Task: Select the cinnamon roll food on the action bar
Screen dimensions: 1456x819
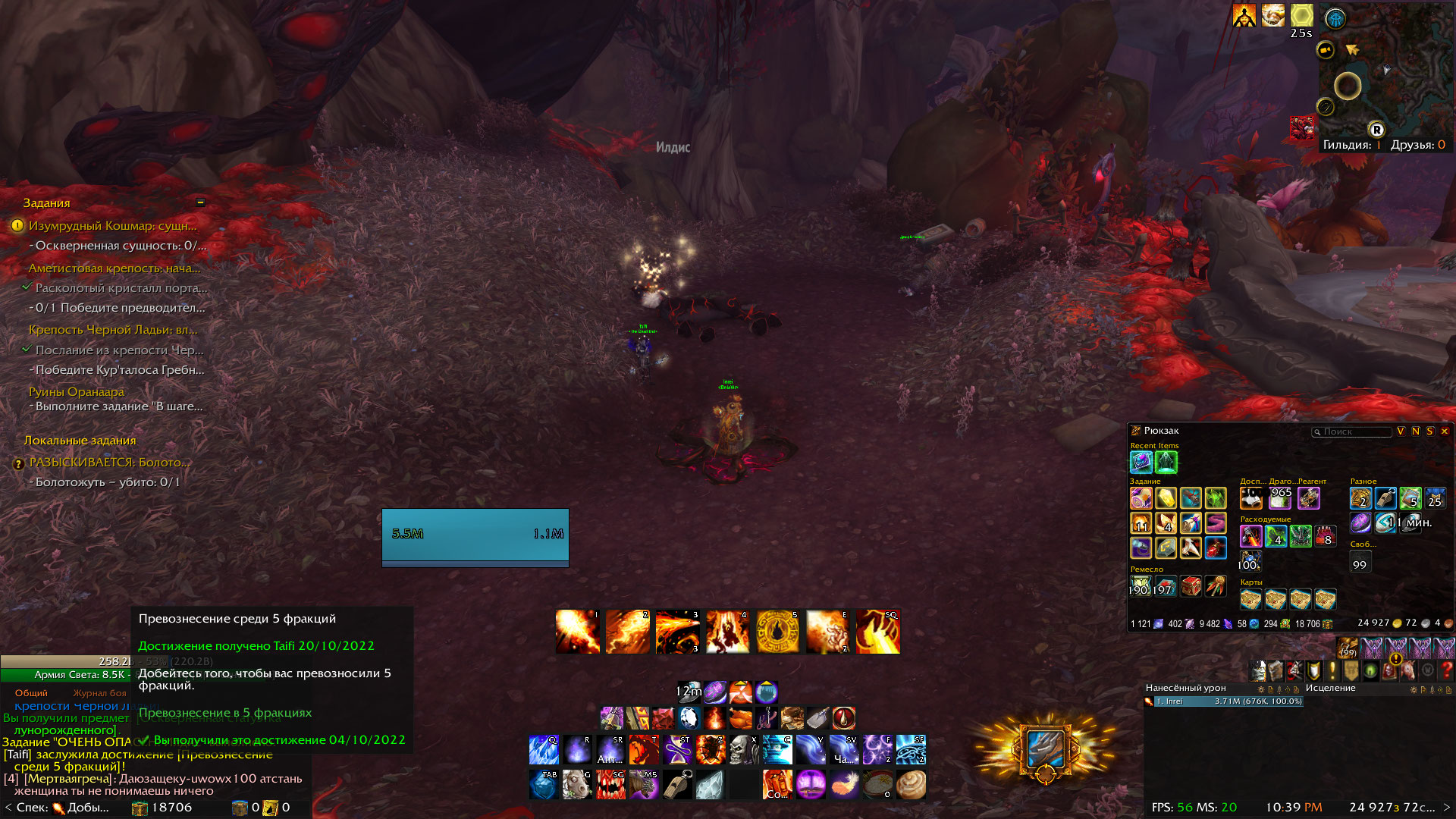Action: pyautogui.click(x=911, y=785)
